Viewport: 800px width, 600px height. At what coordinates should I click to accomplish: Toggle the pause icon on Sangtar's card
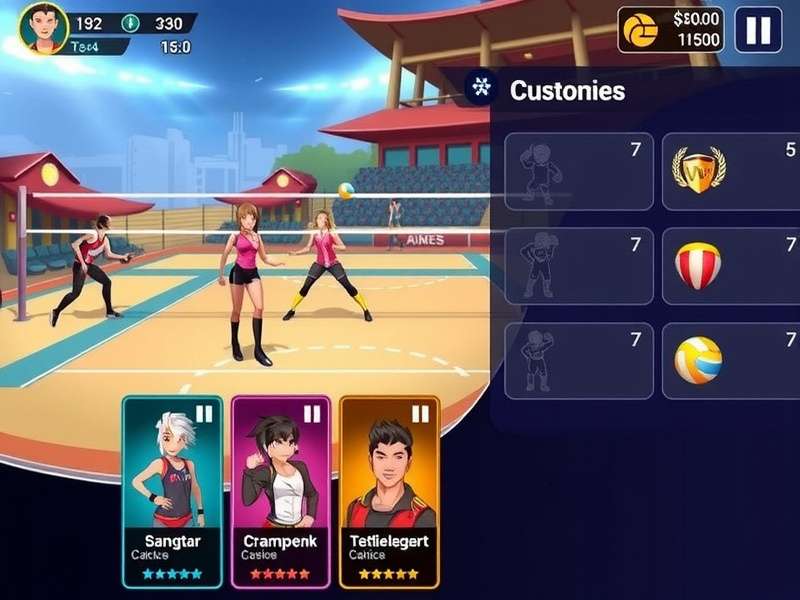pyautogui.click(x=204, y=414)
